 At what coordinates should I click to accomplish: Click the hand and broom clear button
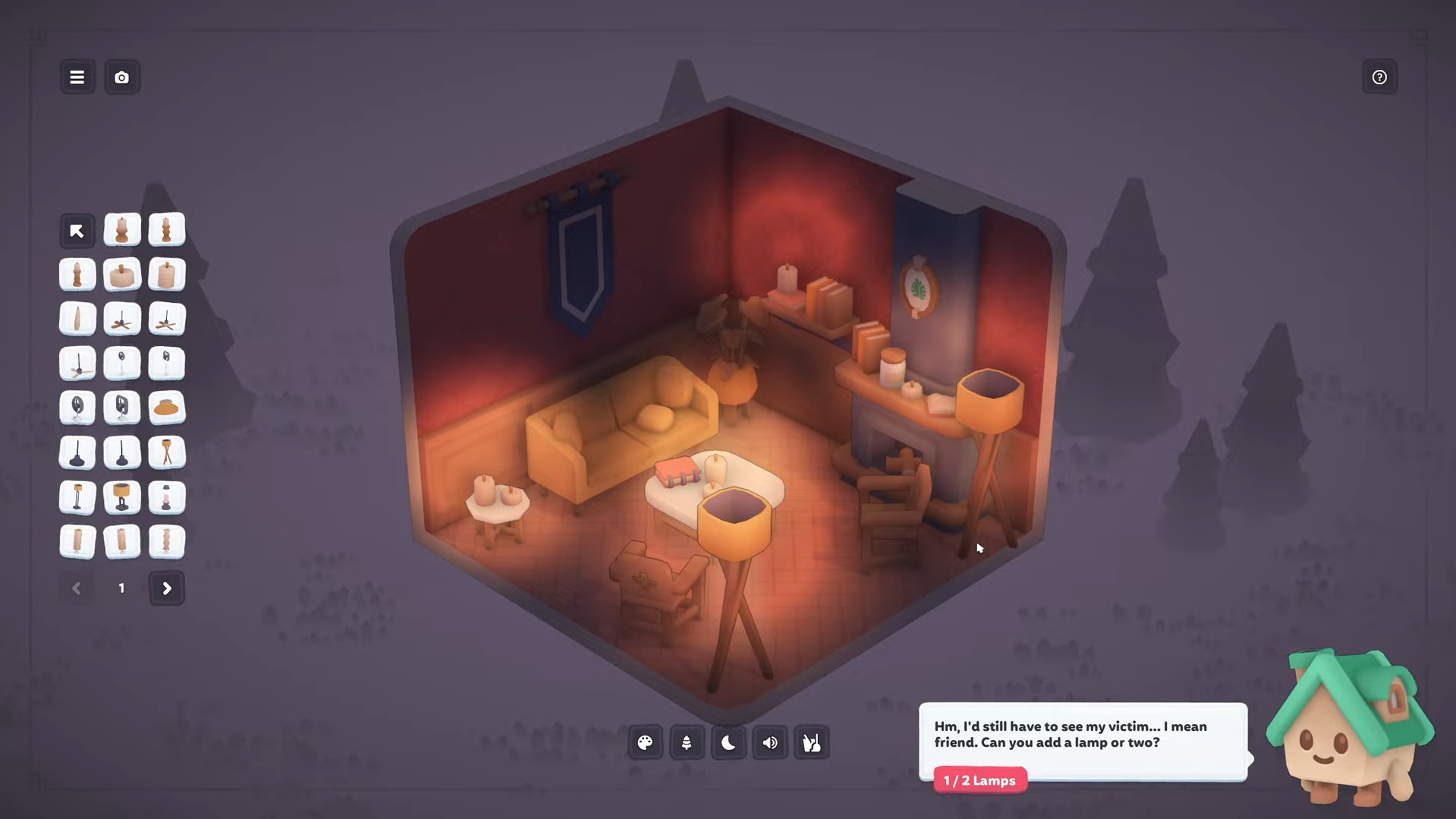(811, 743)
